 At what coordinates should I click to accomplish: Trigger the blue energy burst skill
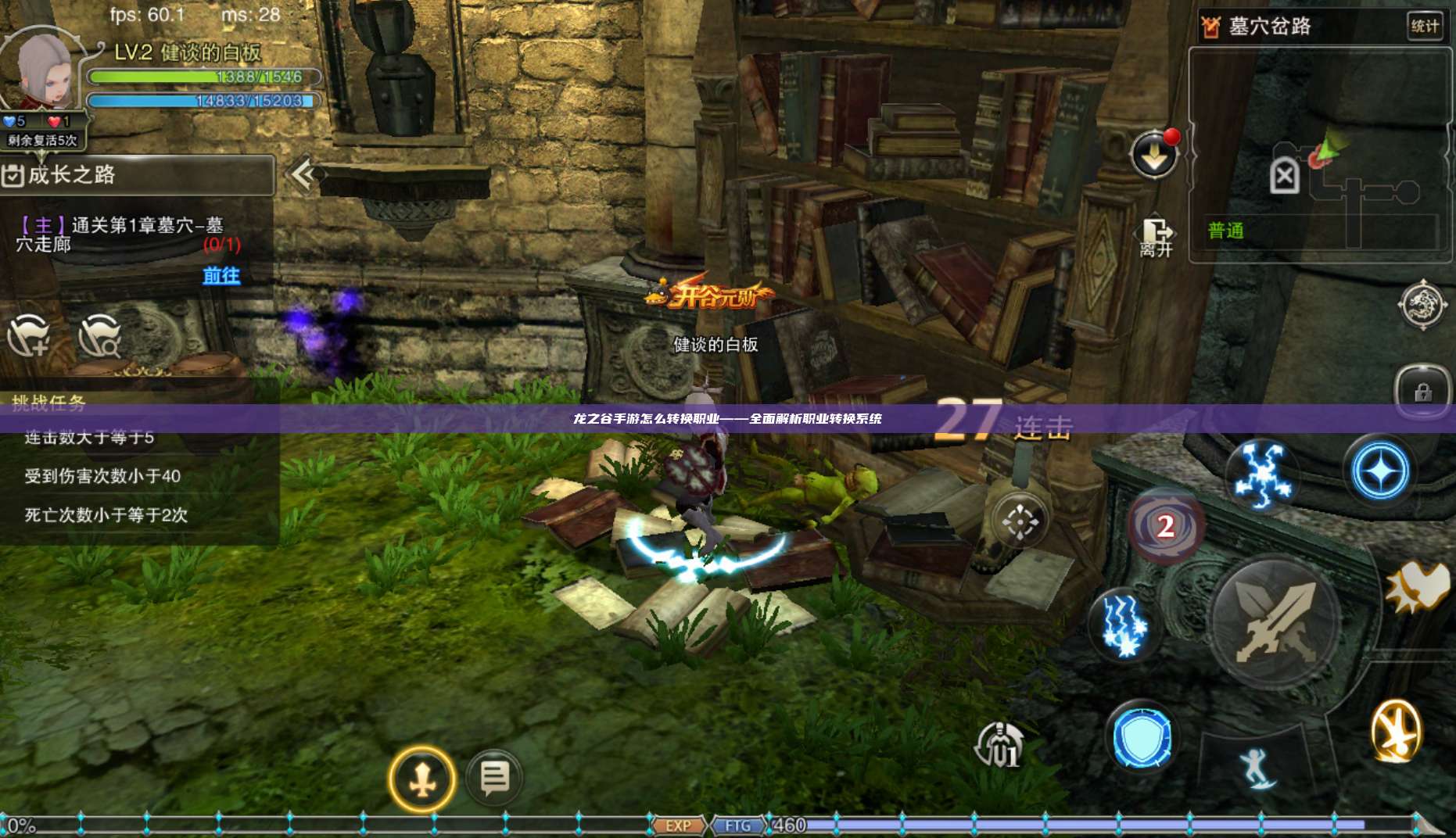pos(1260,474)
